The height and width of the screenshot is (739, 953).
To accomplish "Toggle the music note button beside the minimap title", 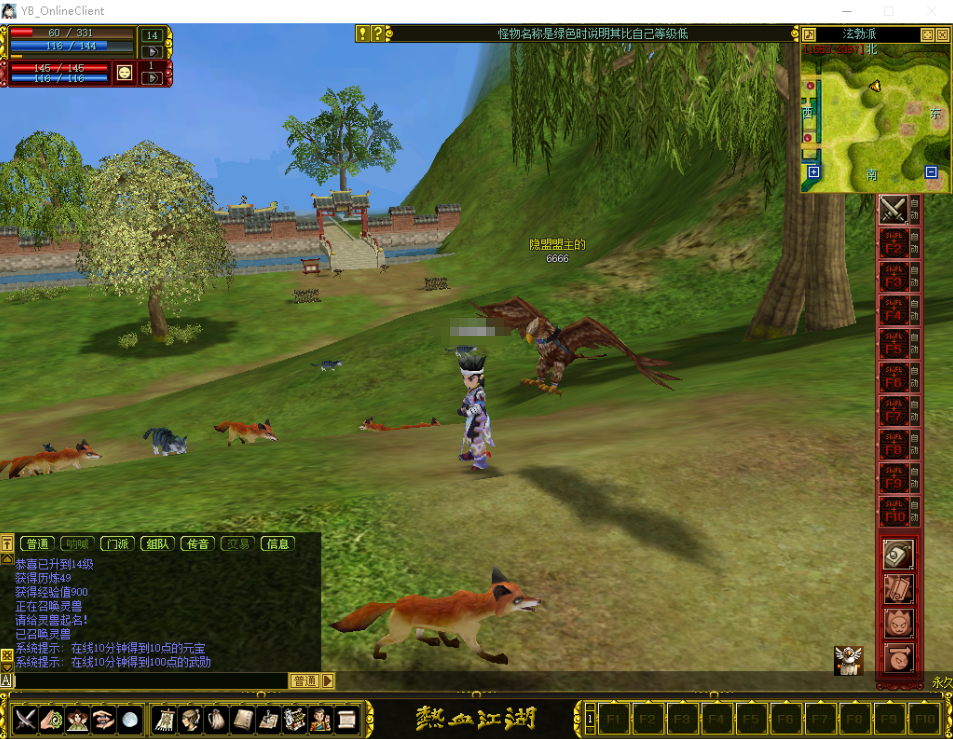I will (x=808, y=34).
